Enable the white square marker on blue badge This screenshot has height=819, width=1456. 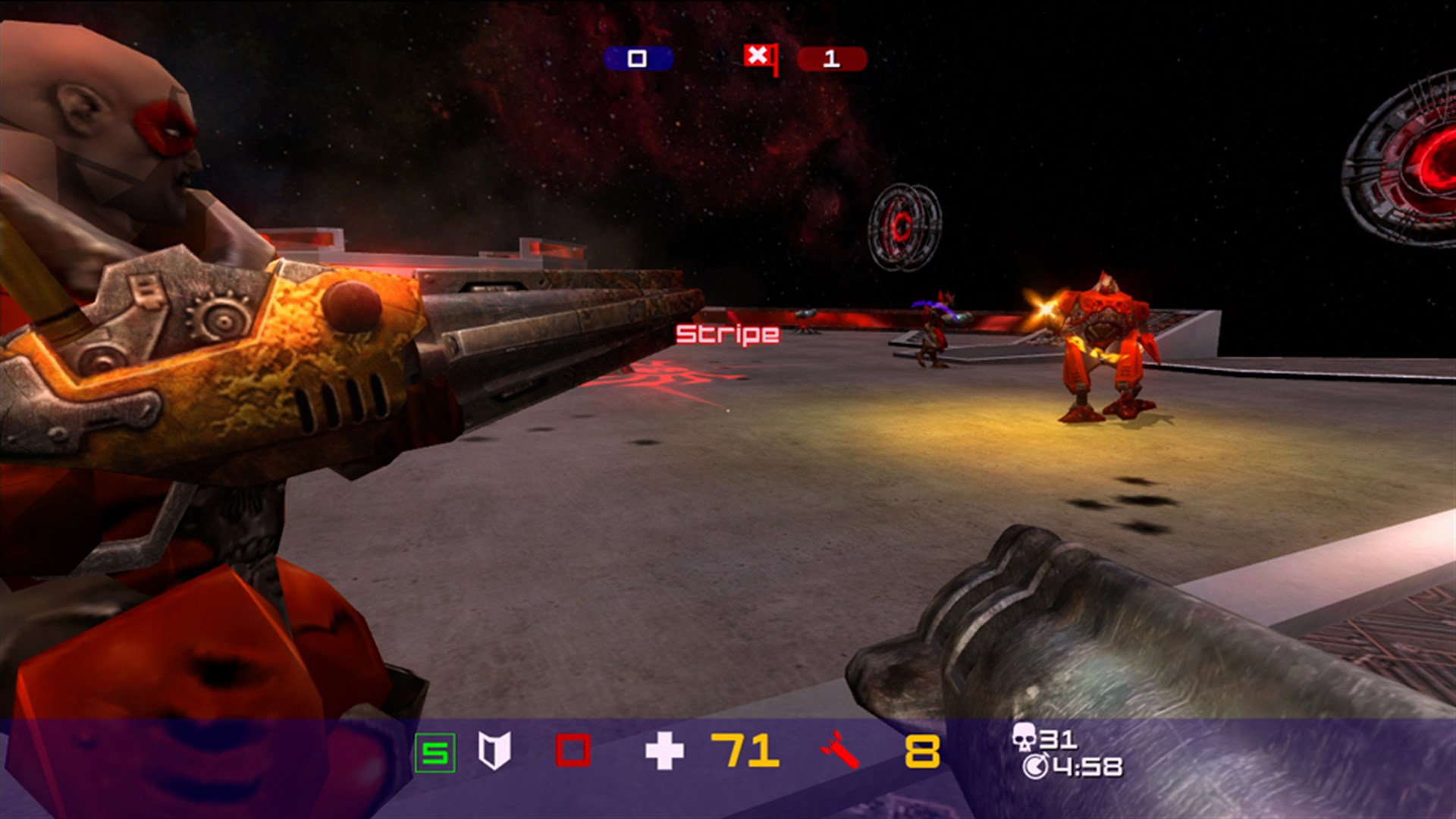636,58
